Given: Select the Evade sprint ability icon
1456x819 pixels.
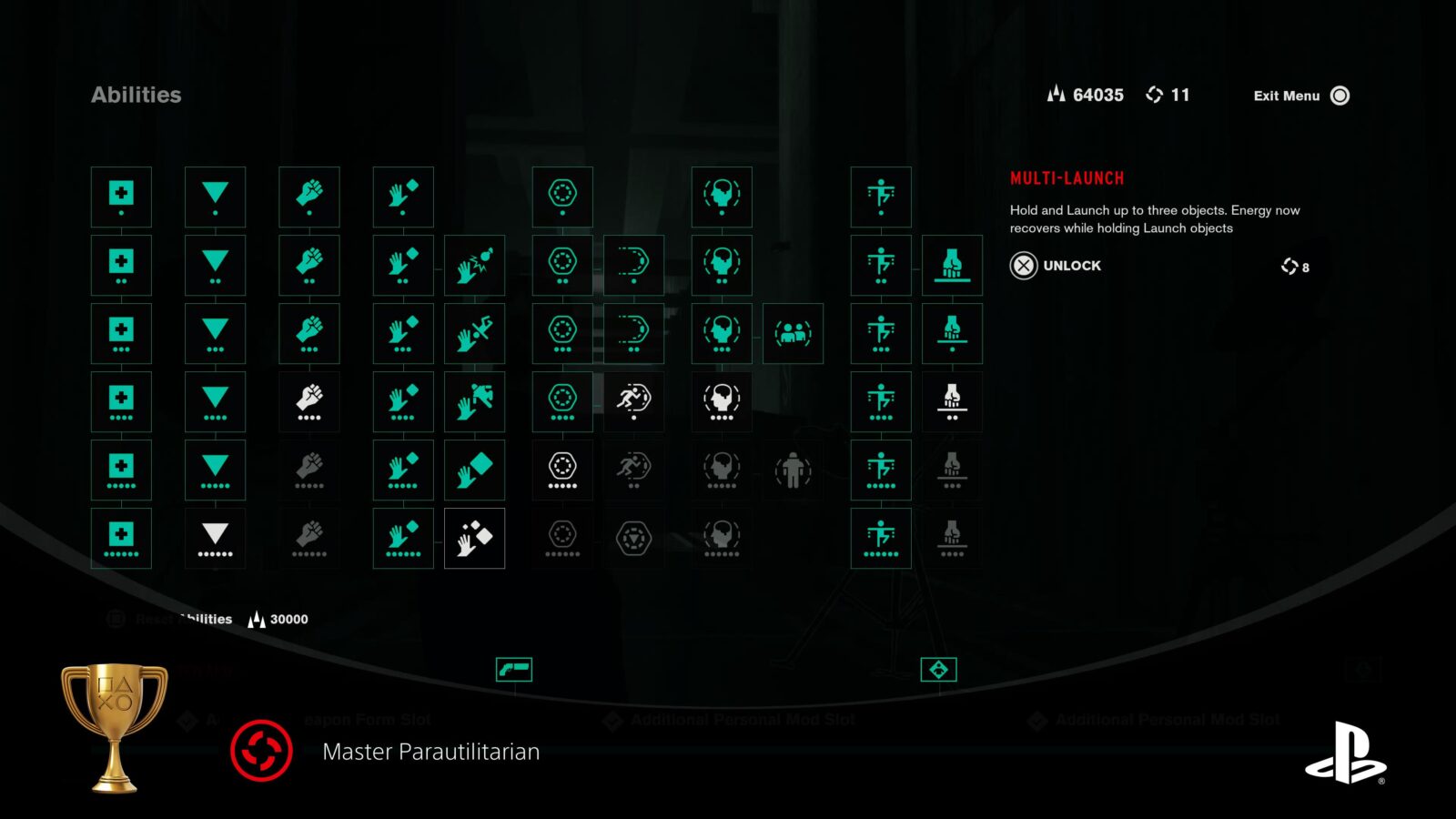Looking at the screenshot, I should pos(633,401).
